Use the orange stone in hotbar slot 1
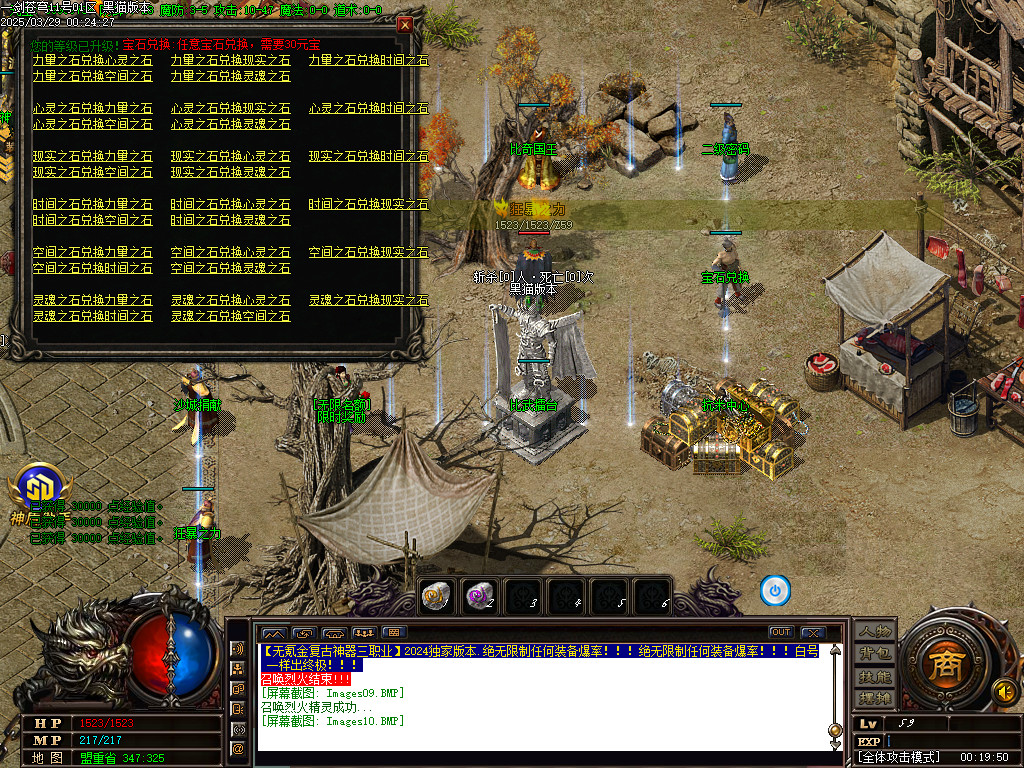 [435, 596]
